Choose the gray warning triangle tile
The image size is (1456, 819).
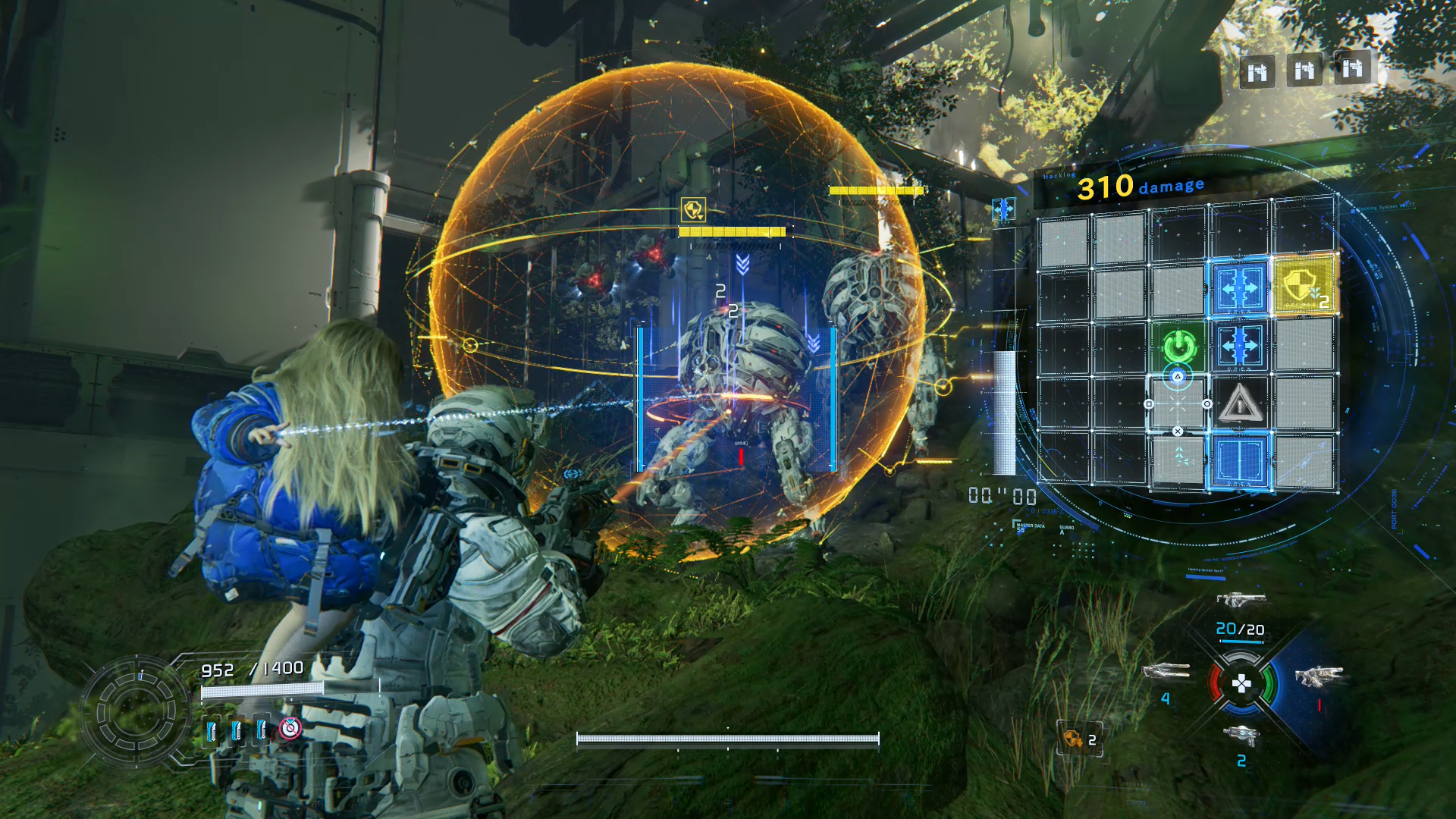[1239, 403]
